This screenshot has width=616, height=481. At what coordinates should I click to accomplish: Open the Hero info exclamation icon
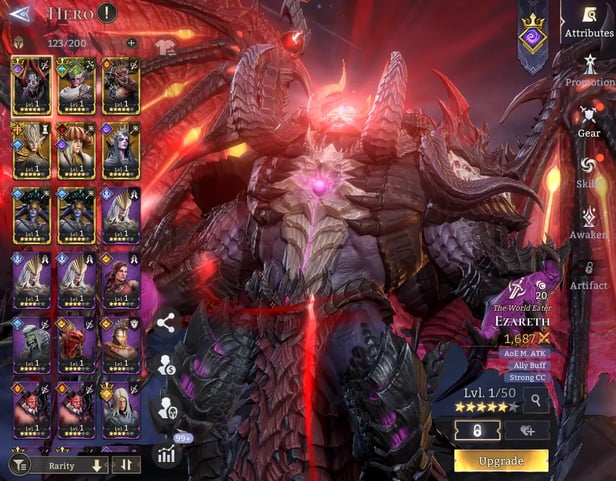[x=107, y=14]
